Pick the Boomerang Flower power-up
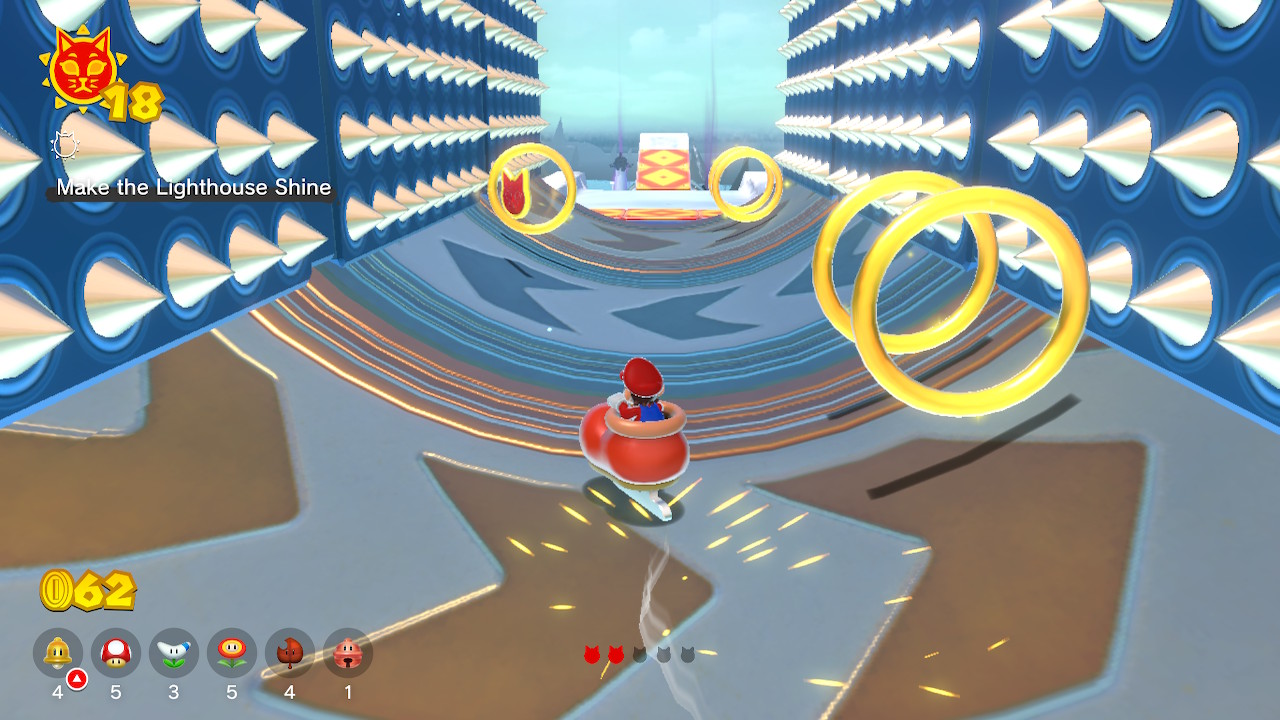The height and width of the screenshot is (720, 1280). click(x=174, y=654)
